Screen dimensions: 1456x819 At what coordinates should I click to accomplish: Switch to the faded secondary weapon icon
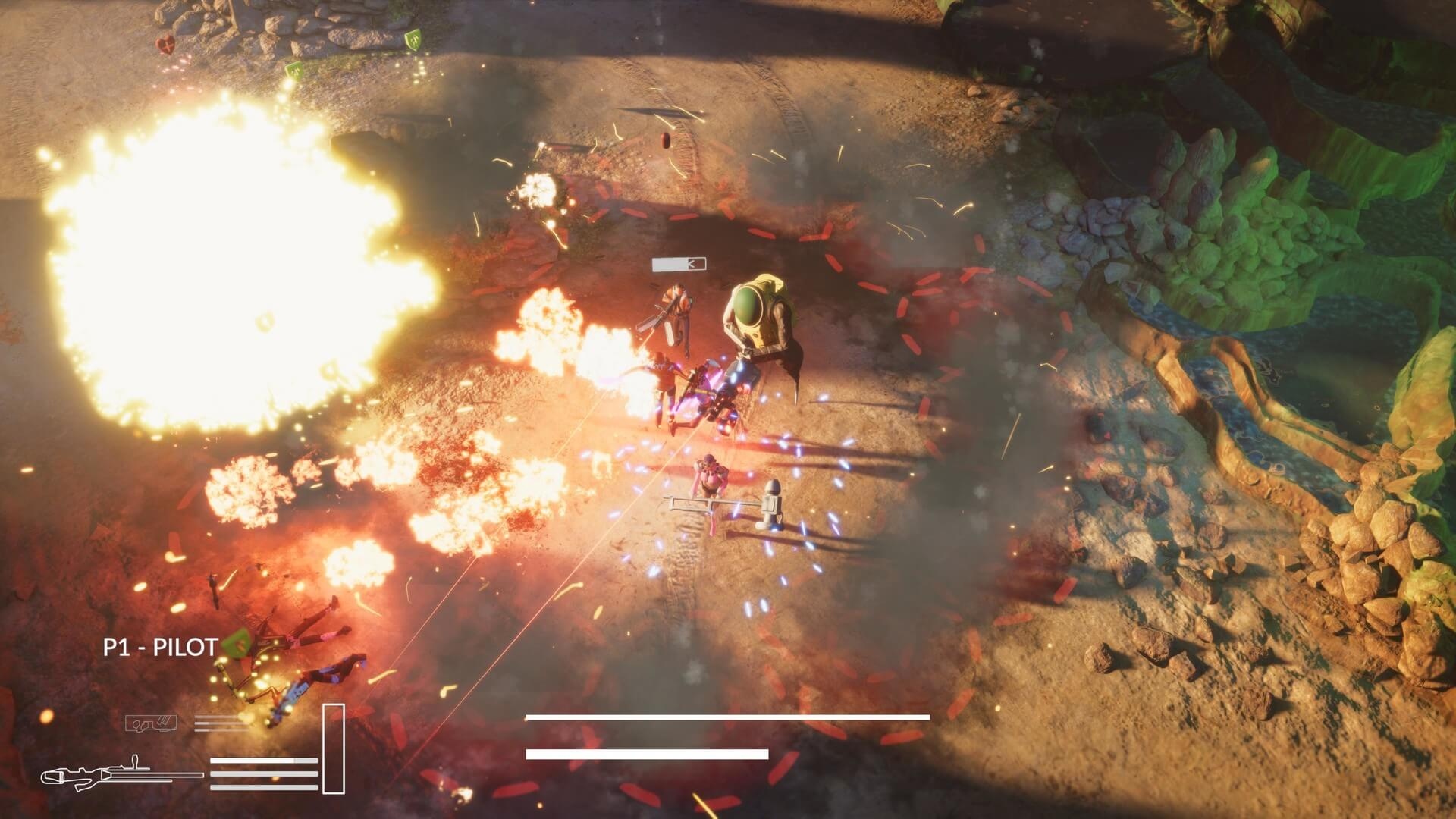[152, 723]
